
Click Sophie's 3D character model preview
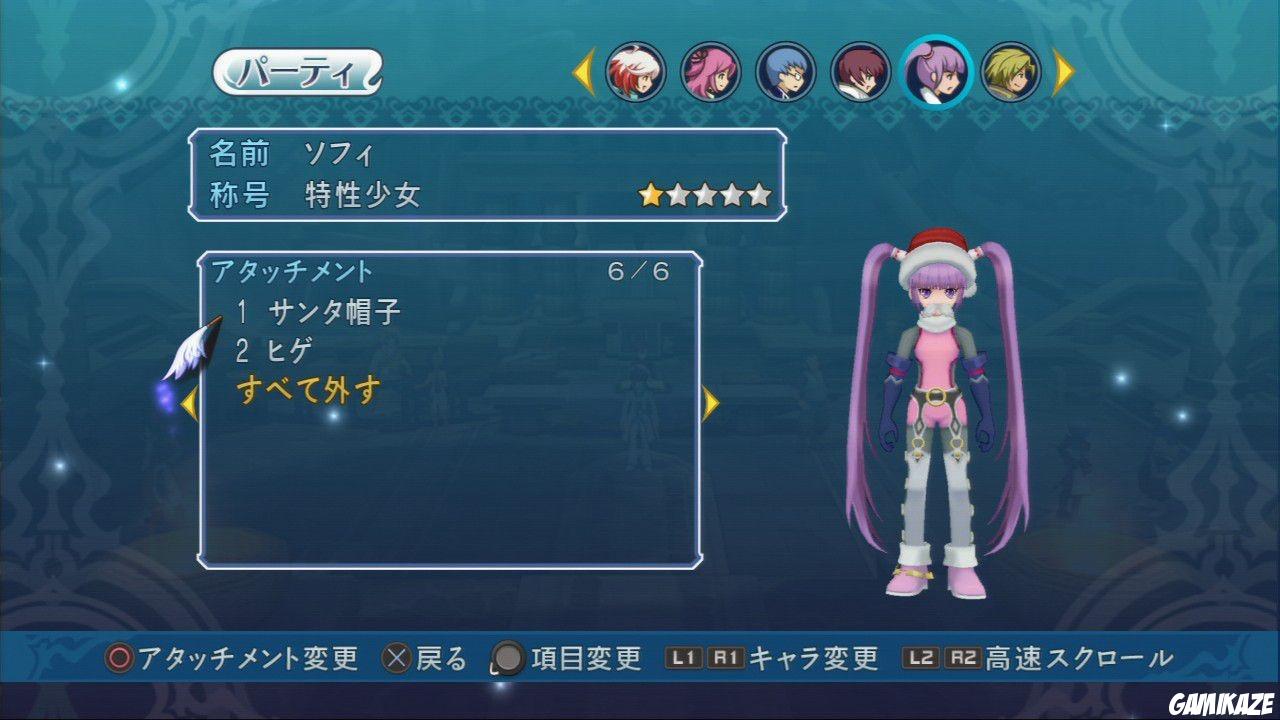(935, 420)
